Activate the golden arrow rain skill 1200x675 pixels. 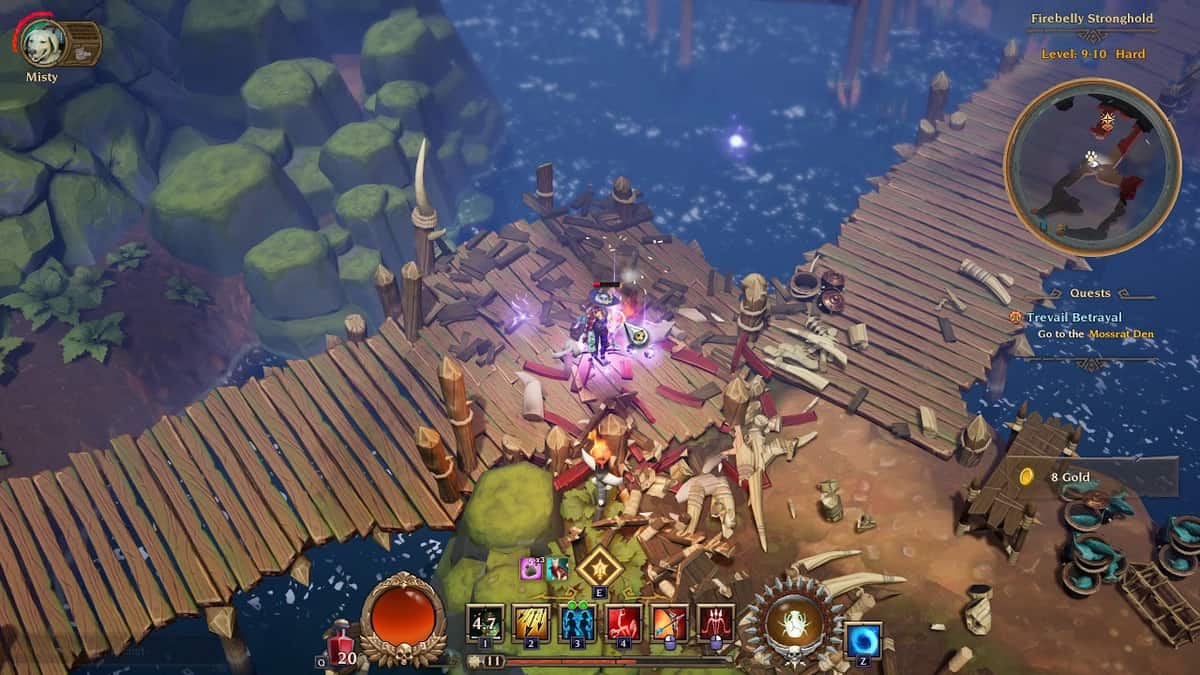click(x=531, y=623)
